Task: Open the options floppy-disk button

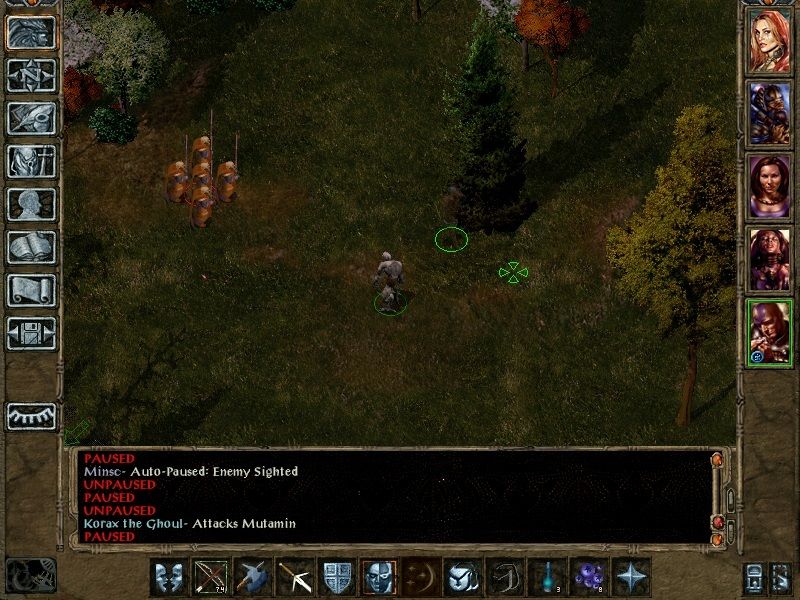Action: coord(31,333)
